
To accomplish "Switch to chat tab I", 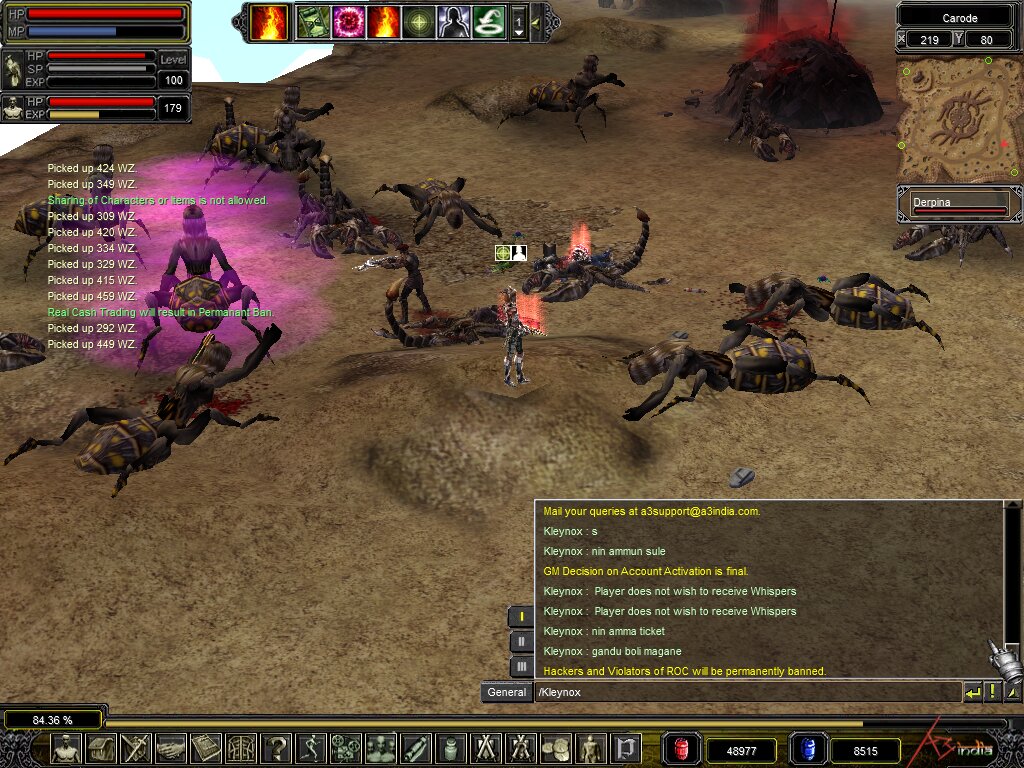I will [521, 616].
